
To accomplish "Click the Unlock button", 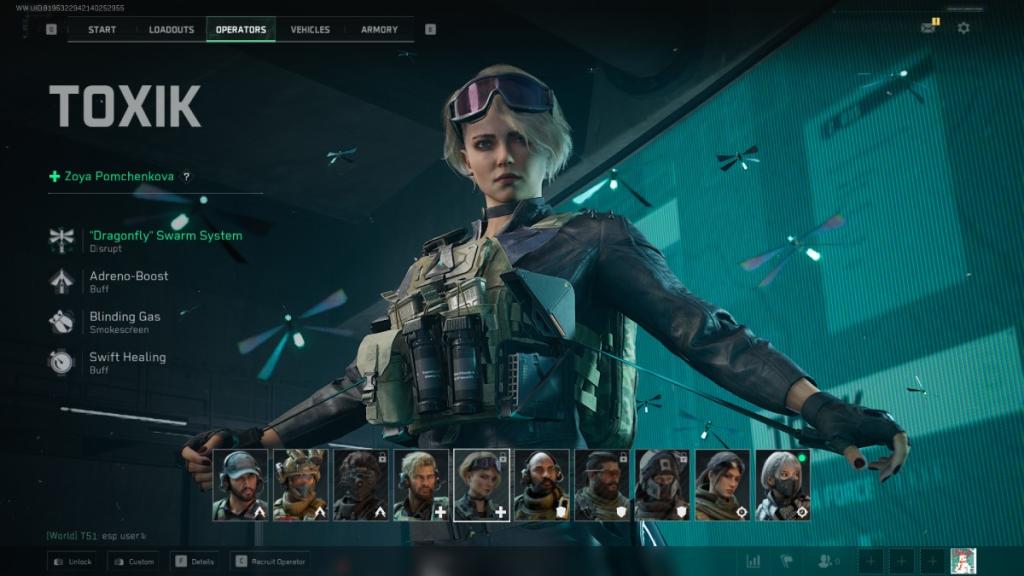I will point(73,561).
